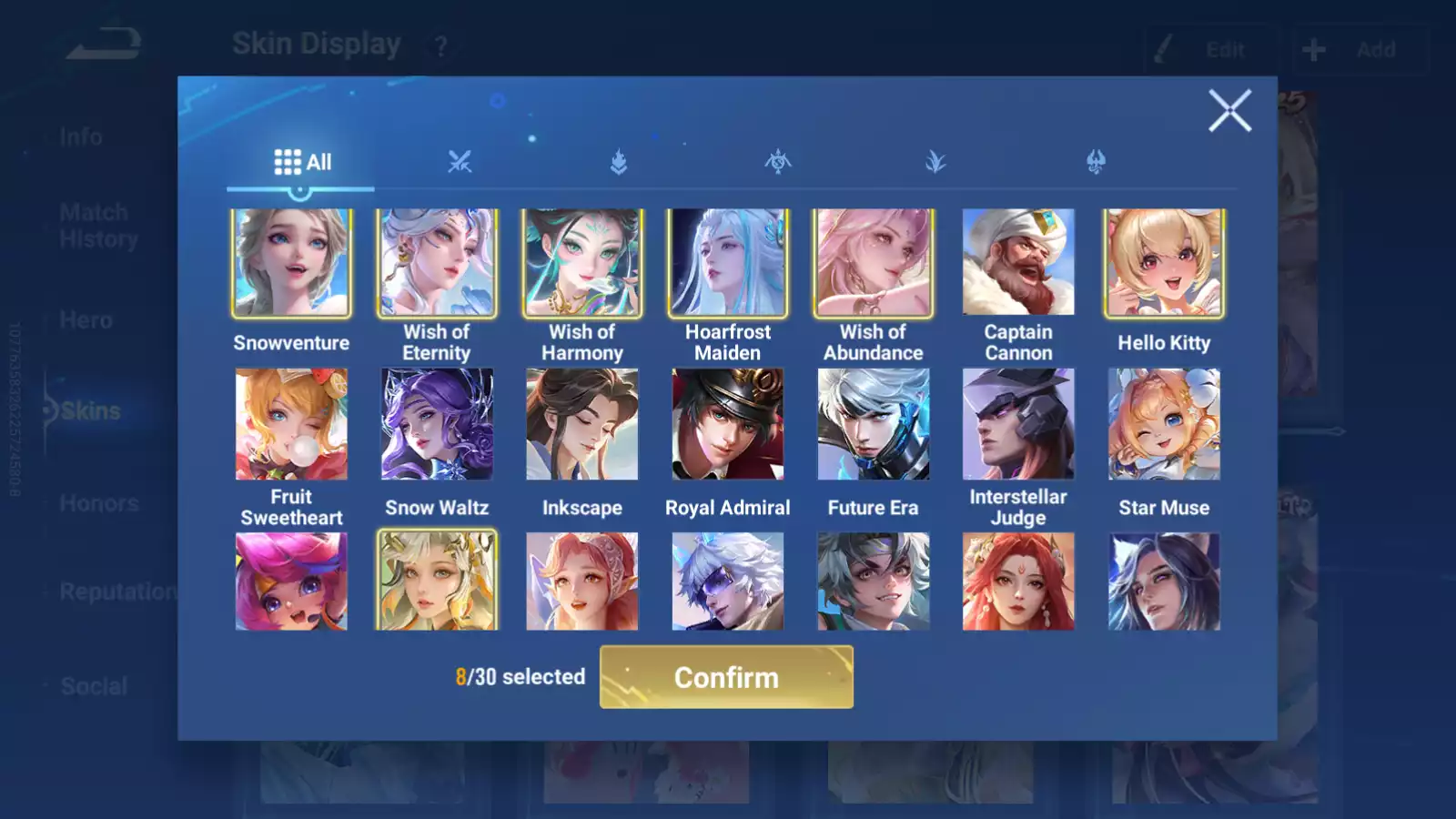Image resolution: width=1456 pixels, height=819 pixels.
Task: Pick the Wish of Harmony skin
Action: coord(582,263)
